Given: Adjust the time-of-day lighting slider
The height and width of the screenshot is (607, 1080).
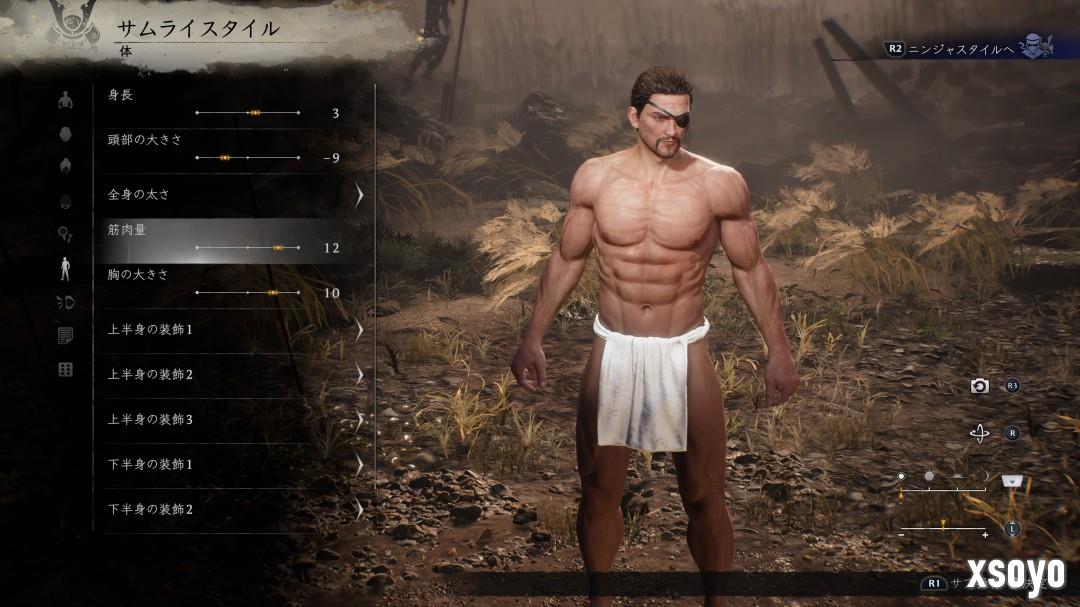Looking at the screenshot, I should point(943,487).
